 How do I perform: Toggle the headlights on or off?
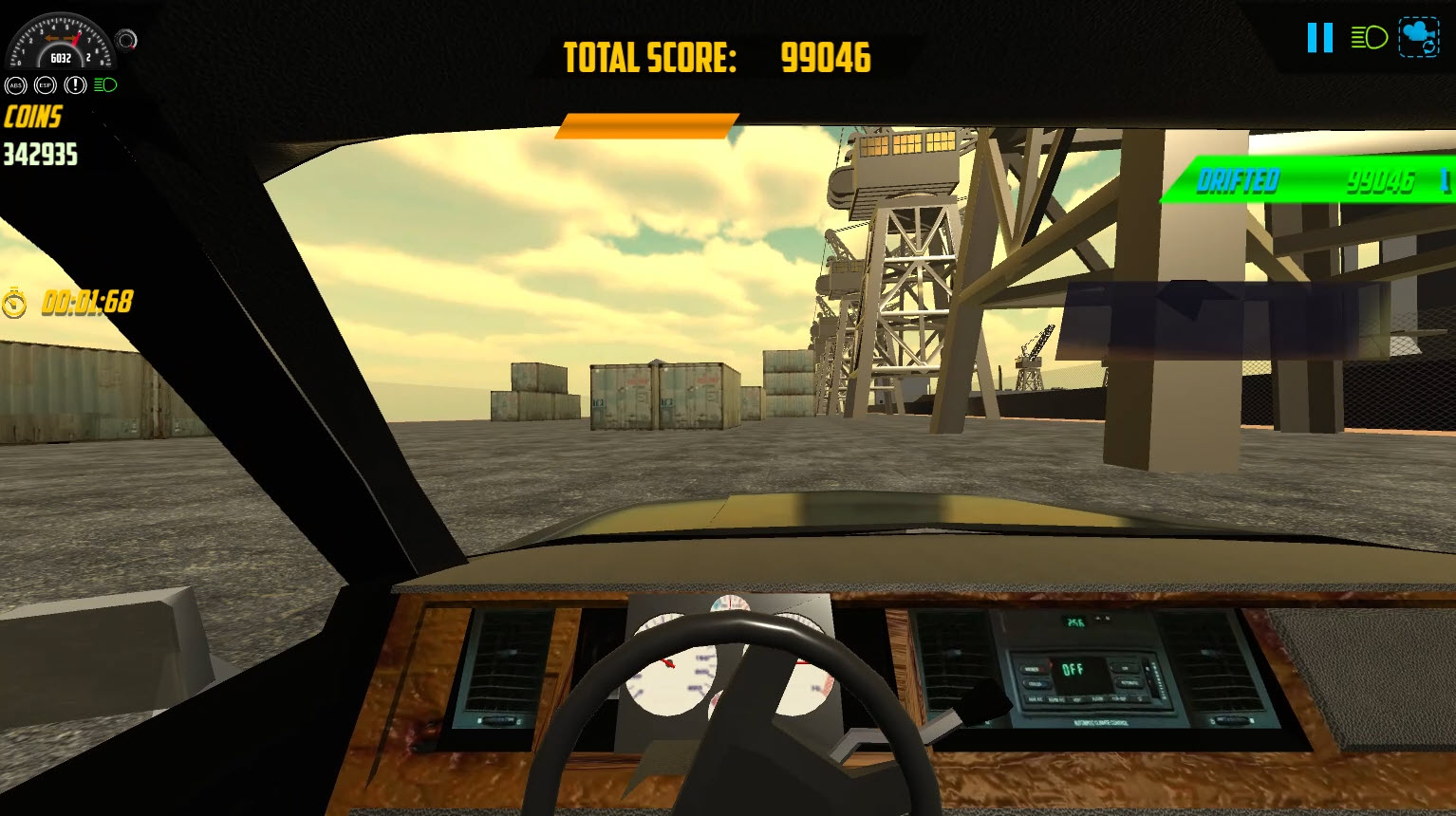1369,39
